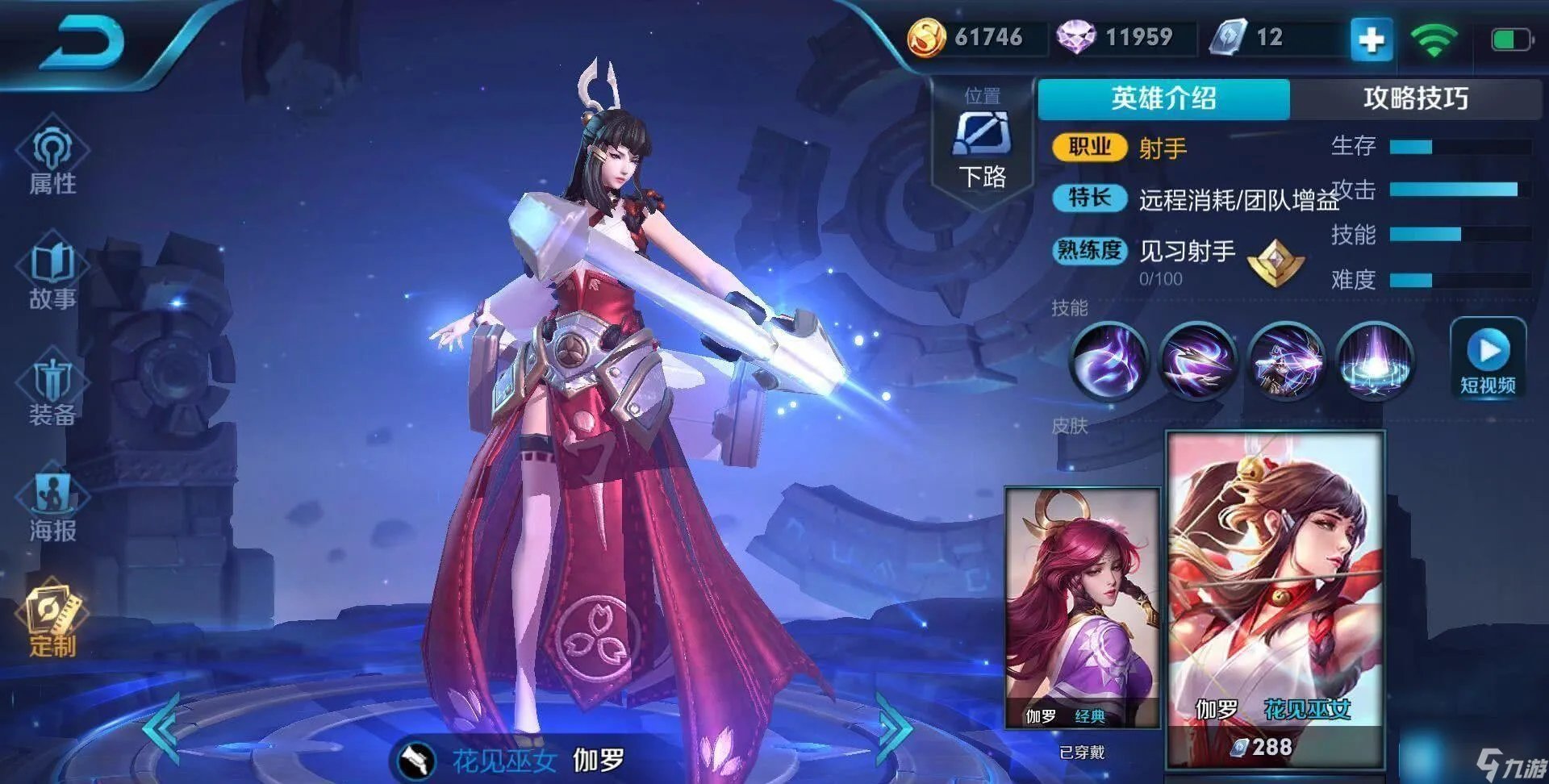1549x784 pixels.
Task: Switch to the 英雄介绍 tab
Action: (1163, 98)
